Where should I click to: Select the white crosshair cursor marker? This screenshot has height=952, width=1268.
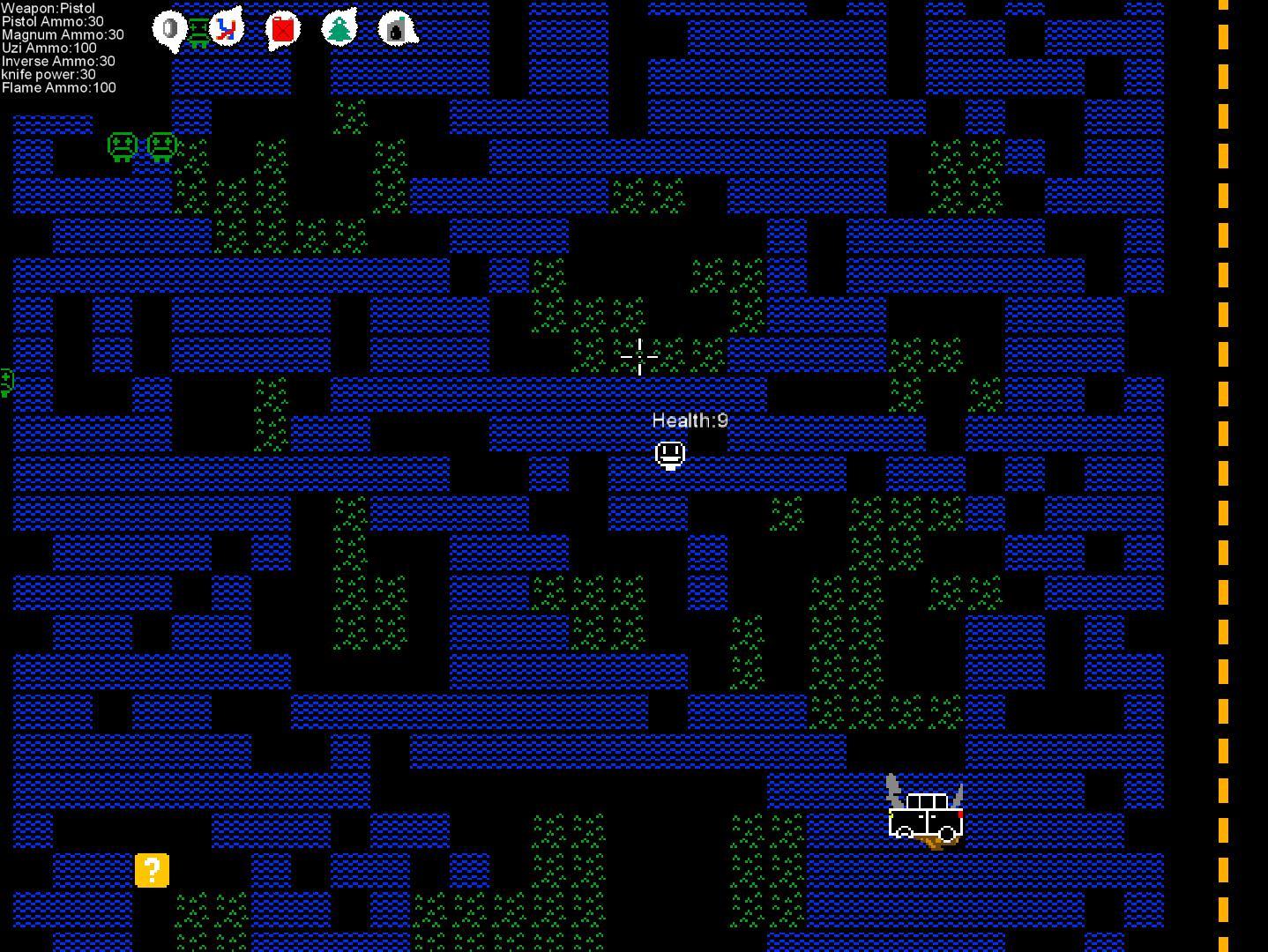coord(638,356)
